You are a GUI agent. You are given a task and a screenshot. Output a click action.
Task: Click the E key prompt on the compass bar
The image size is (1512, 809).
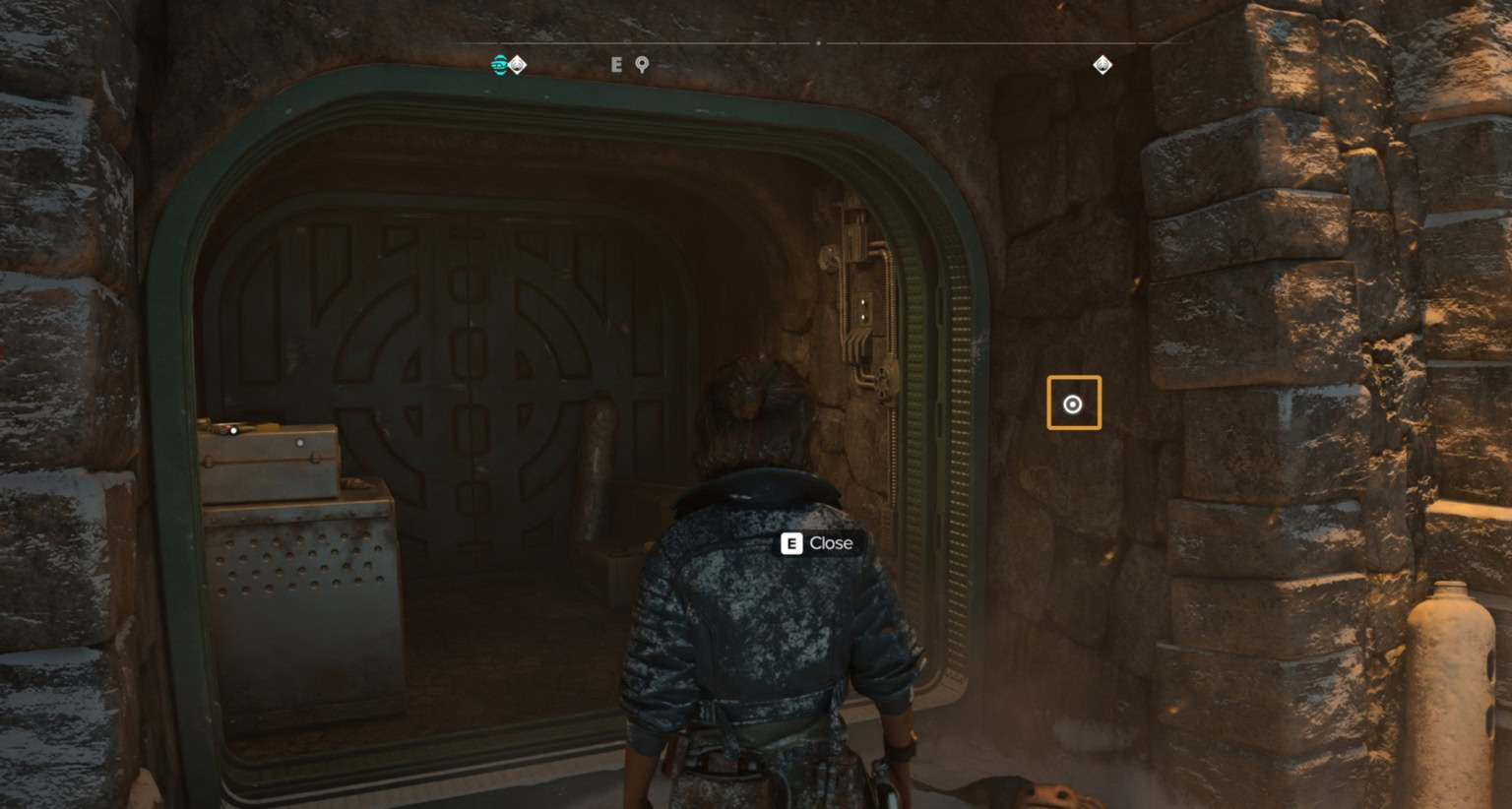click(x=617, y=64)
